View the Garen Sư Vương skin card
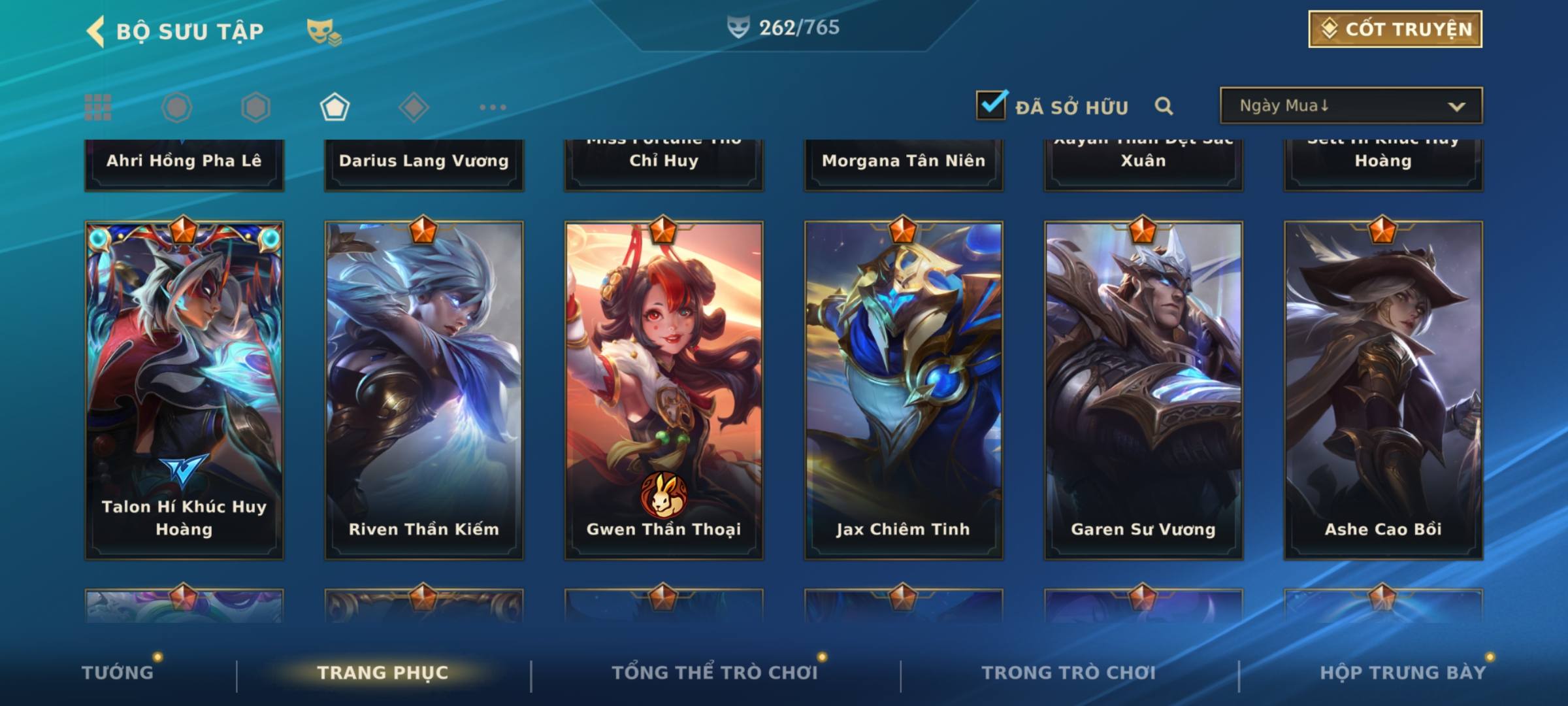The image size is (1568, 706). pyautogui.click(x=1143, y=390)
